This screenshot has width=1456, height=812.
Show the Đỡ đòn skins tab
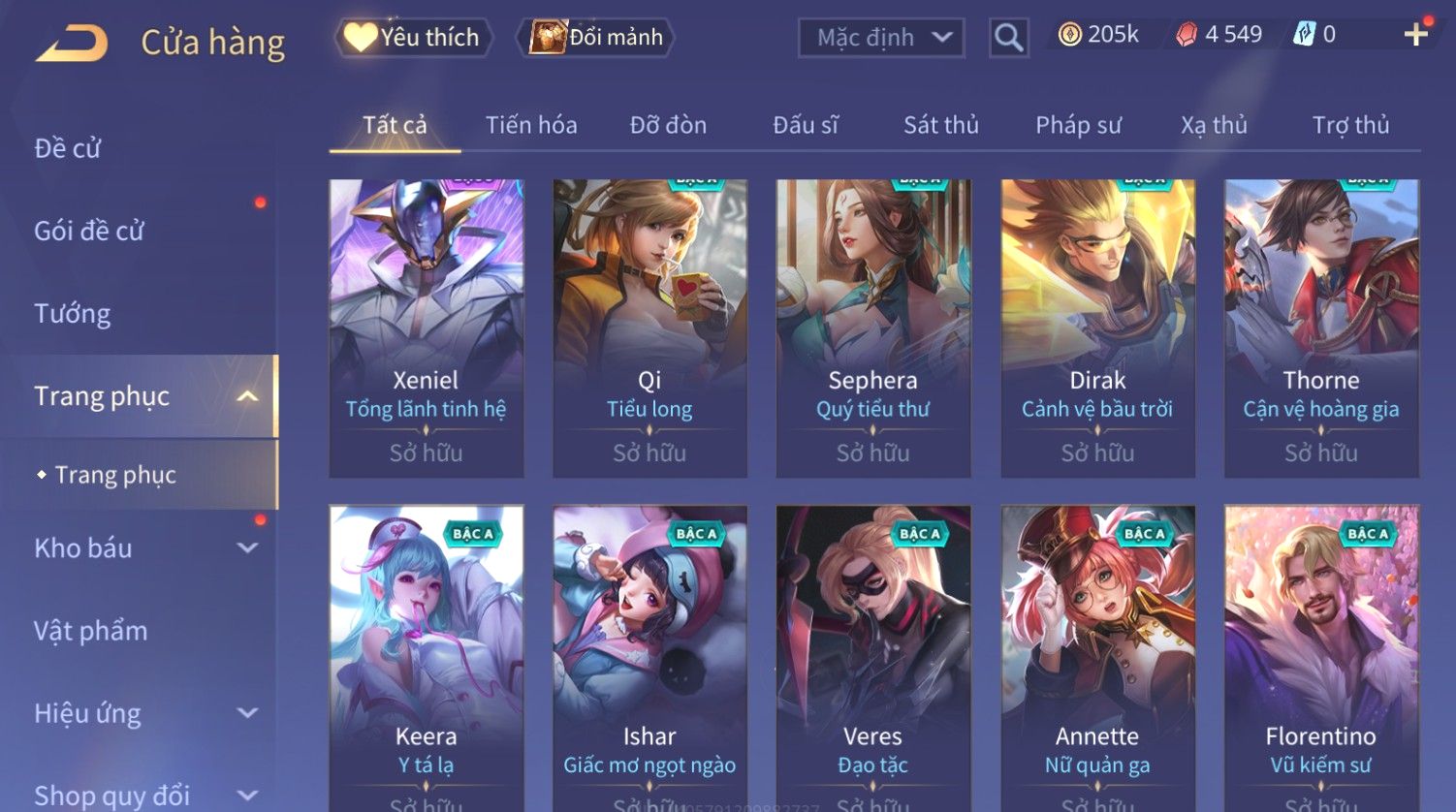[668, 125]
